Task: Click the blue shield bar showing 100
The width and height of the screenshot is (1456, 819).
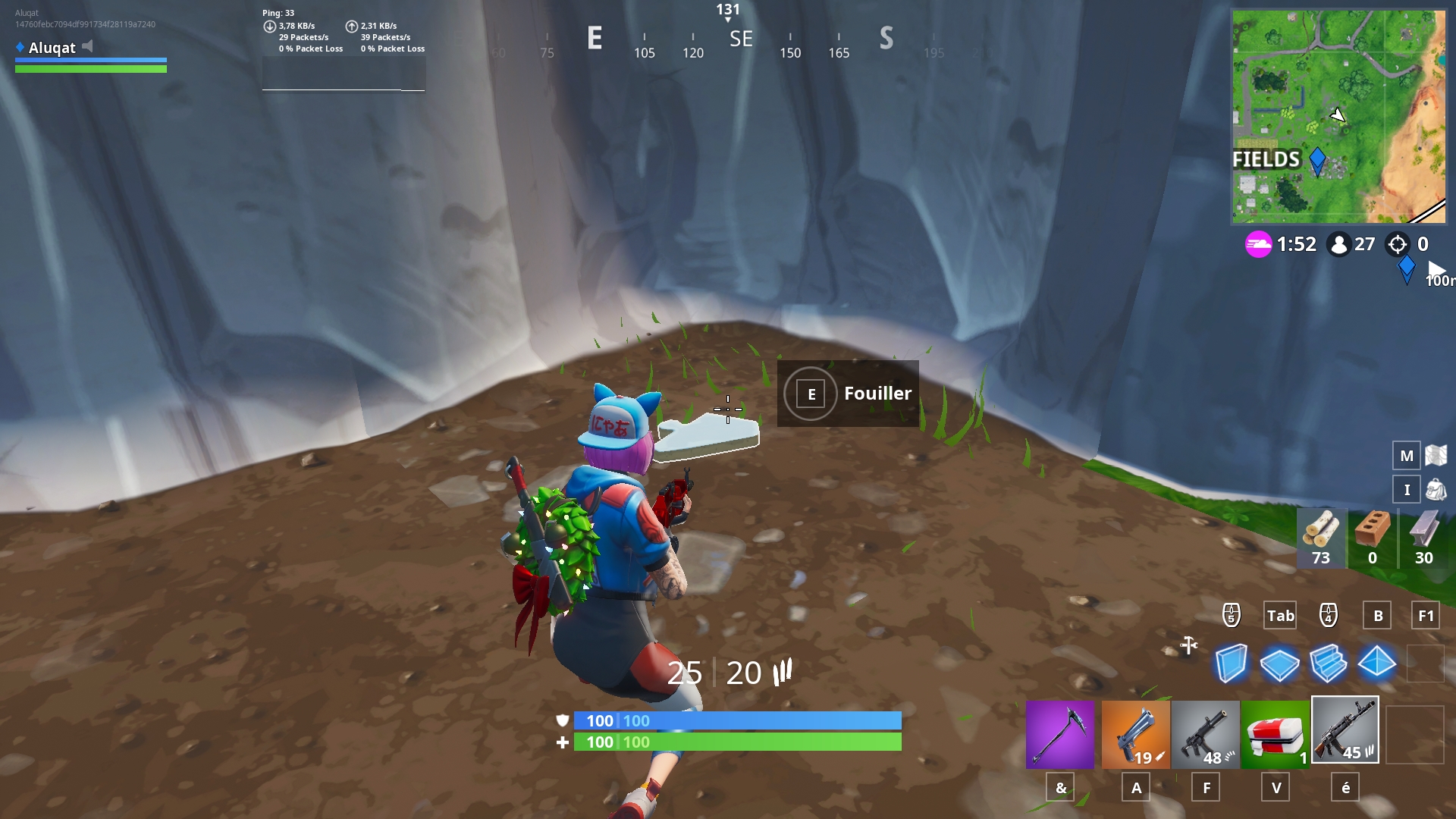Action: coord(736,721)
